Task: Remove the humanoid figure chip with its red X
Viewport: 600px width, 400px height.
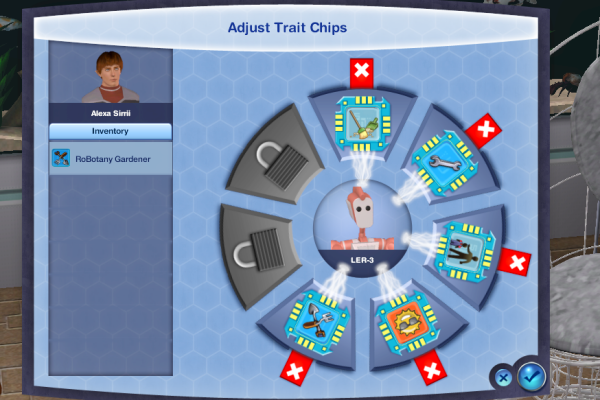Action: coord(515,263)
